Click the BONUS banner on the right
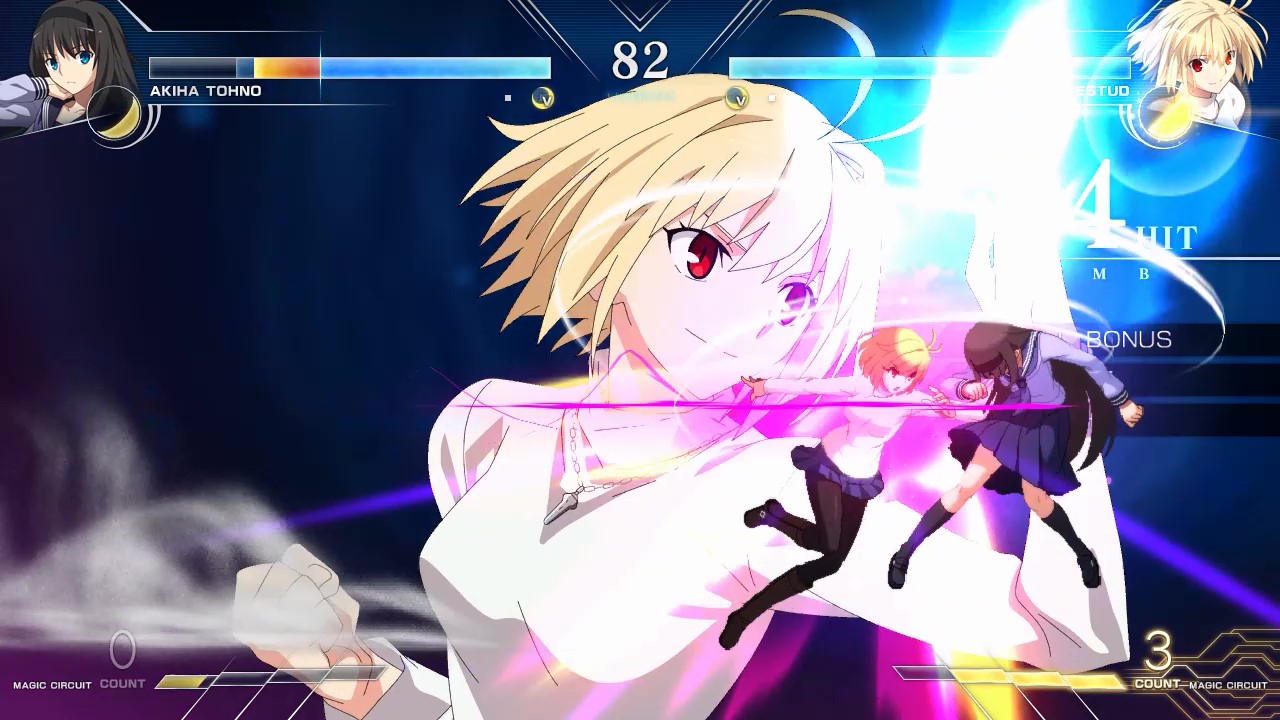The width and height of the screenshot is (1280, 720). 1128,339
